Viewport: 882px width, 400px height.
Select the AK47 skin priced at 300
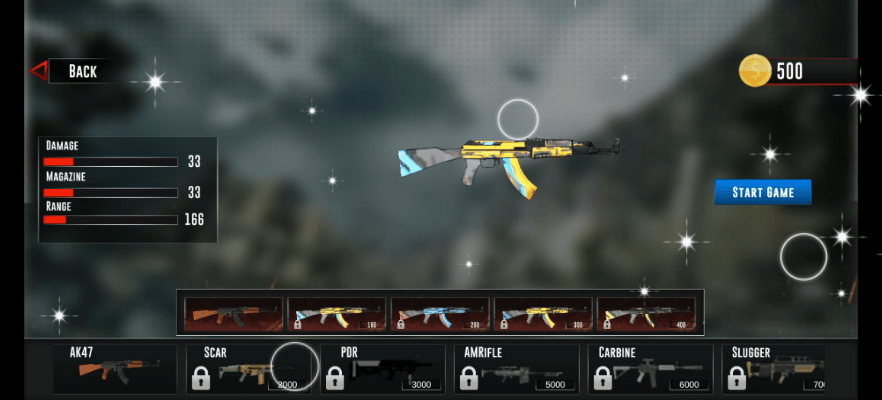[544, 314]
